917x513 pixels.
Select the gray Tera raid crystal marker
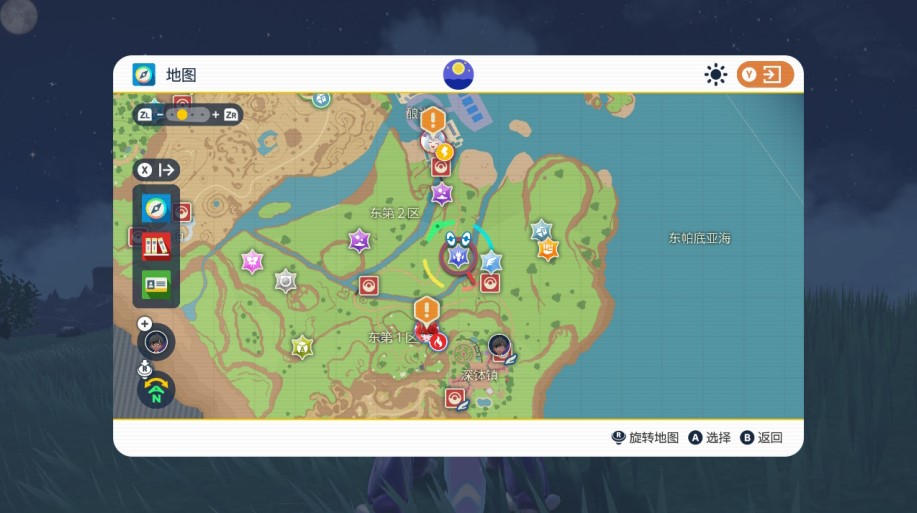(286, 281)
